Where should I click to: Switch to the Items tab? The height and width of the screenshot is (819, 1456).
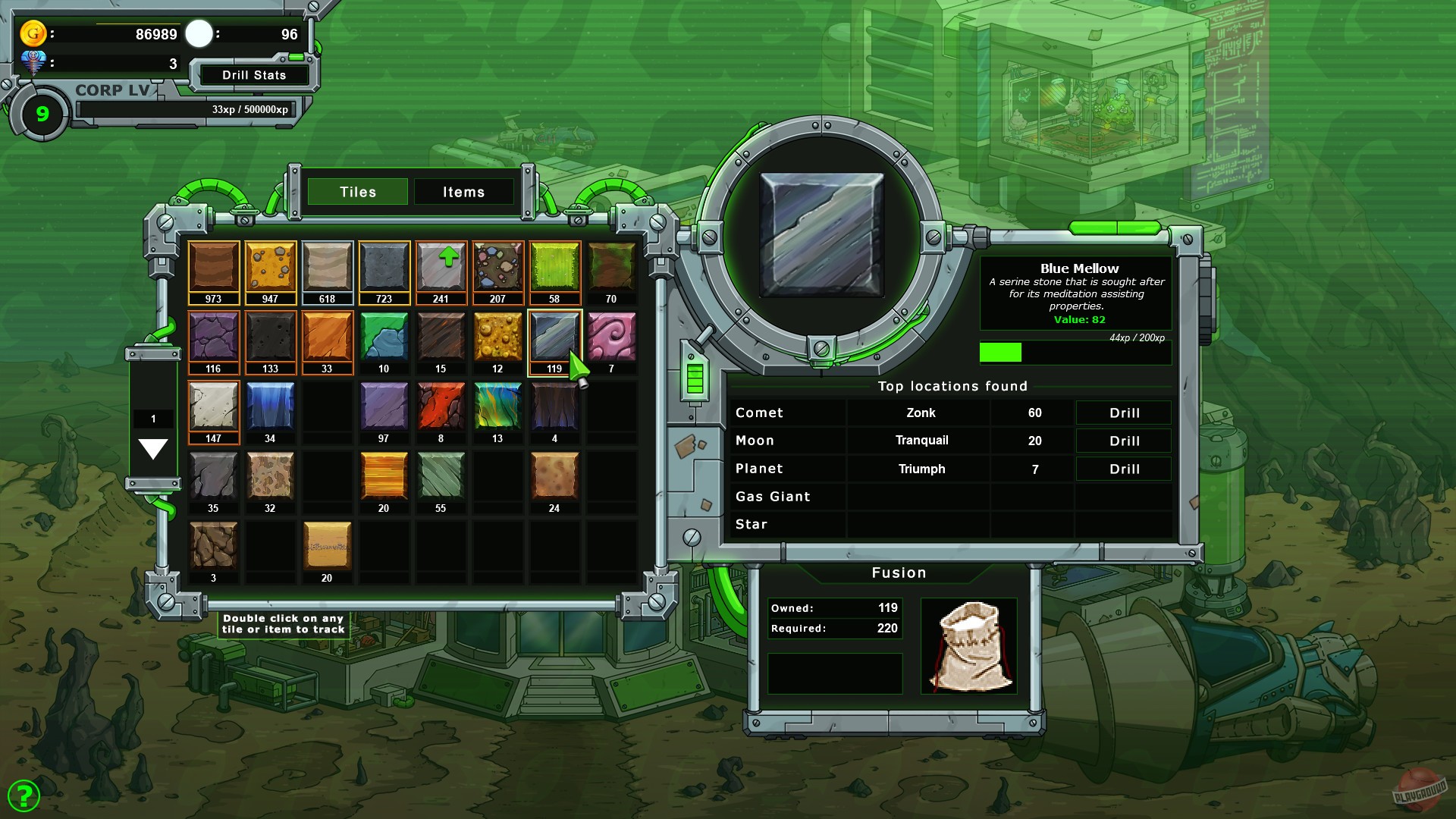(x=463, y=192)
